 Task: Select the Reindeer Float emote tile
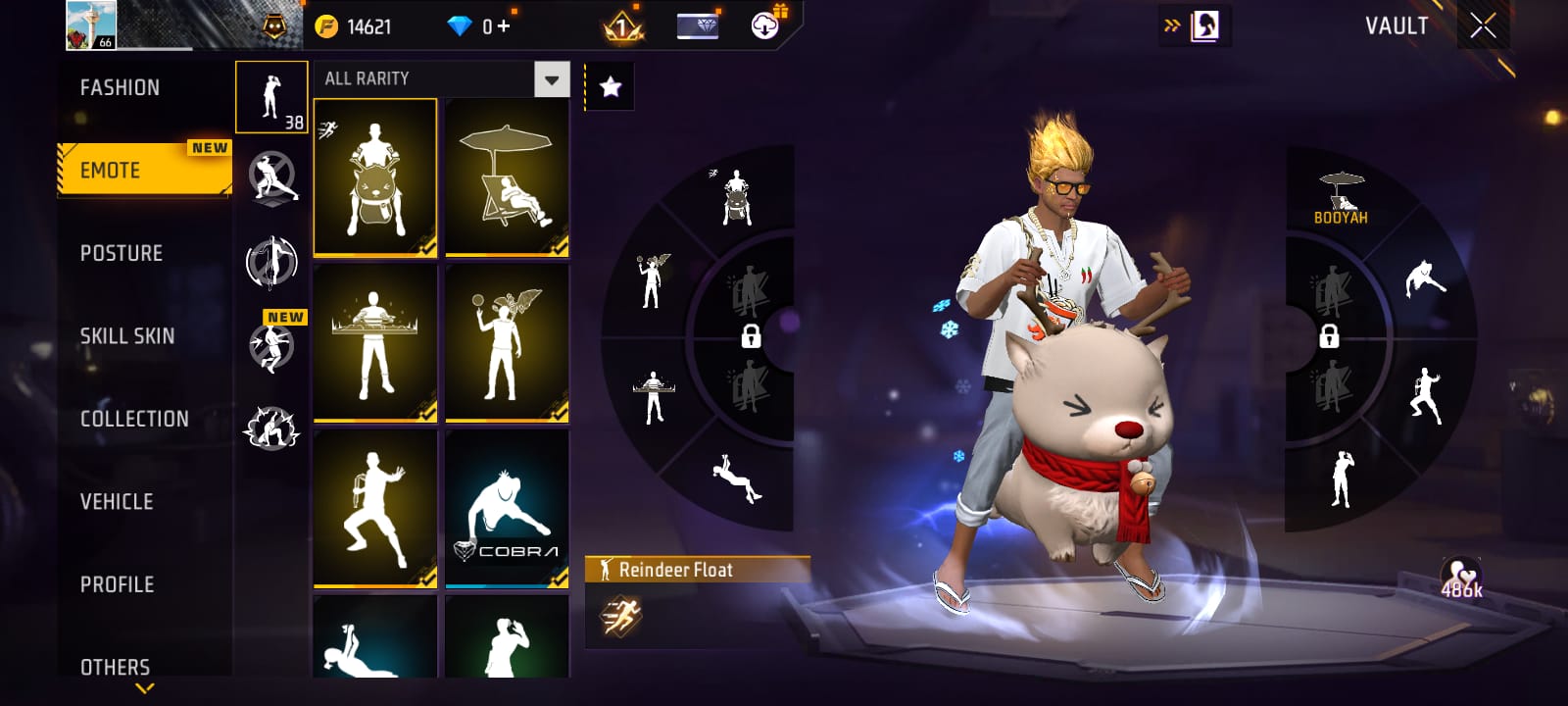pyautogui.click(x=375, y=177)
